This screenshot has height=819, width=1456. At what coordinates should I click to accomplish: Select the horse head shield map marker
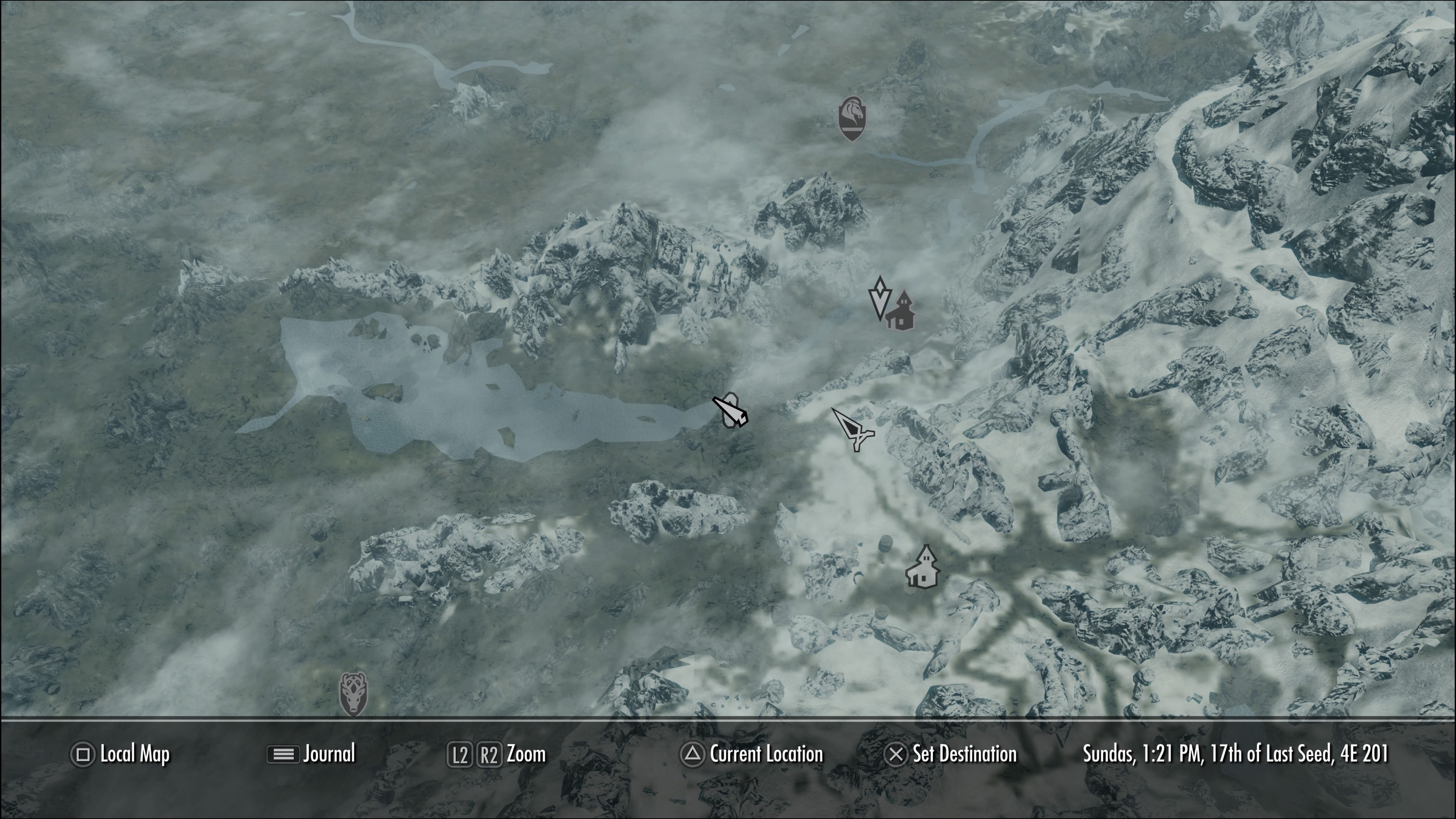click(x=852, y=119)
